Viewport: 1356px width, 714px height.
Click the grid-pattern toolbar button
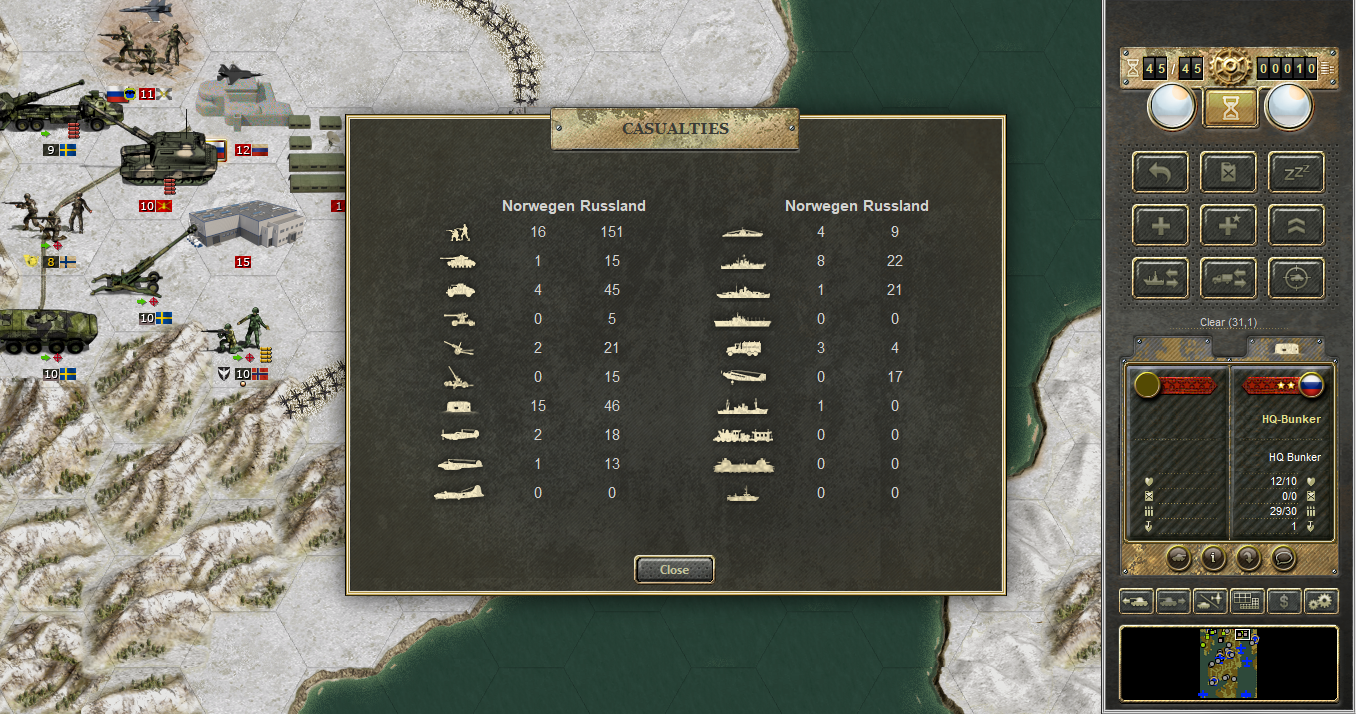1246,602
